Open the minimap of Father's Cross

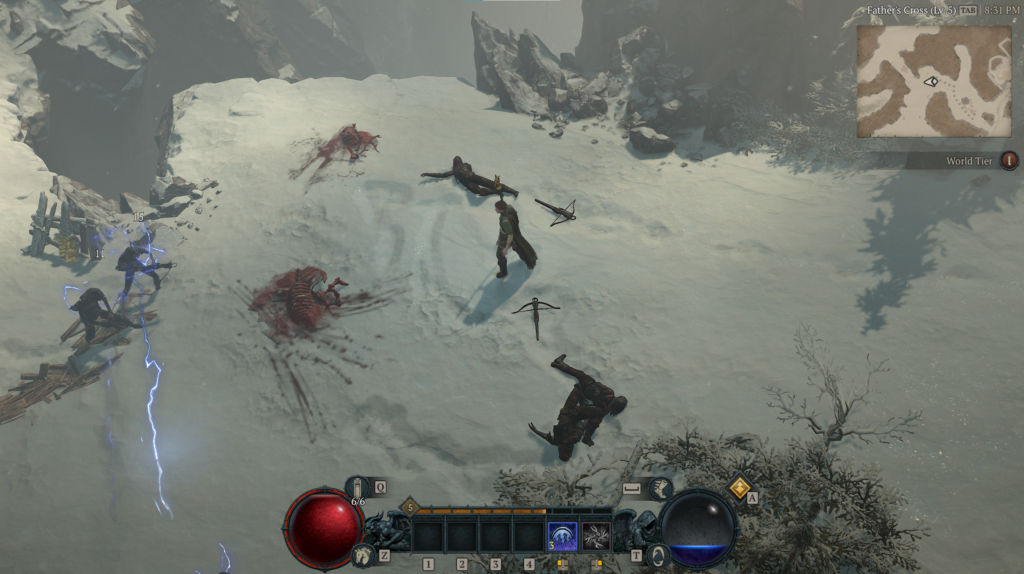coord(934,80)
